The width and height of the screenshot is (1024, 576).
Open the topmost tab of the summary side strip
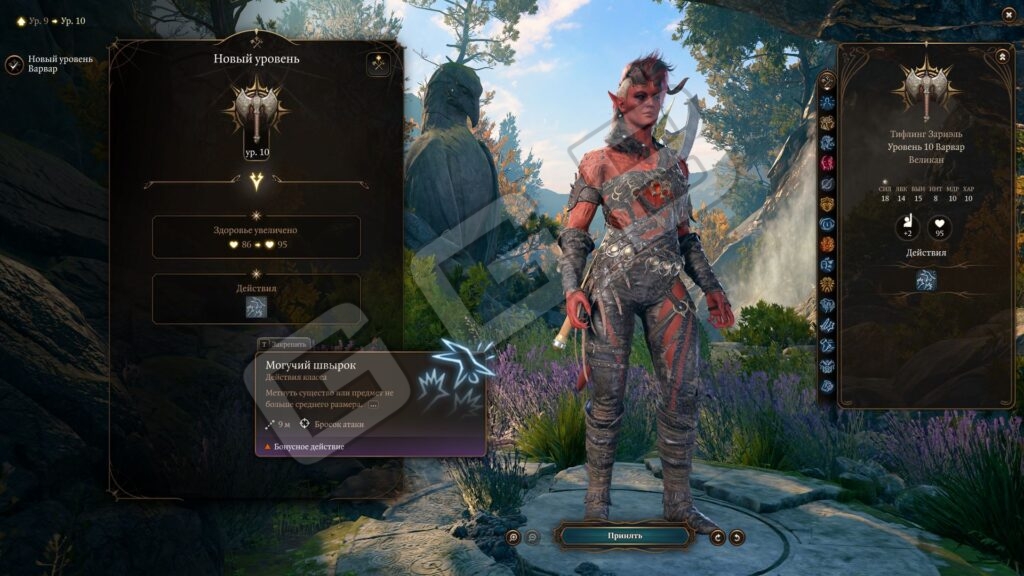pos(827,82)
